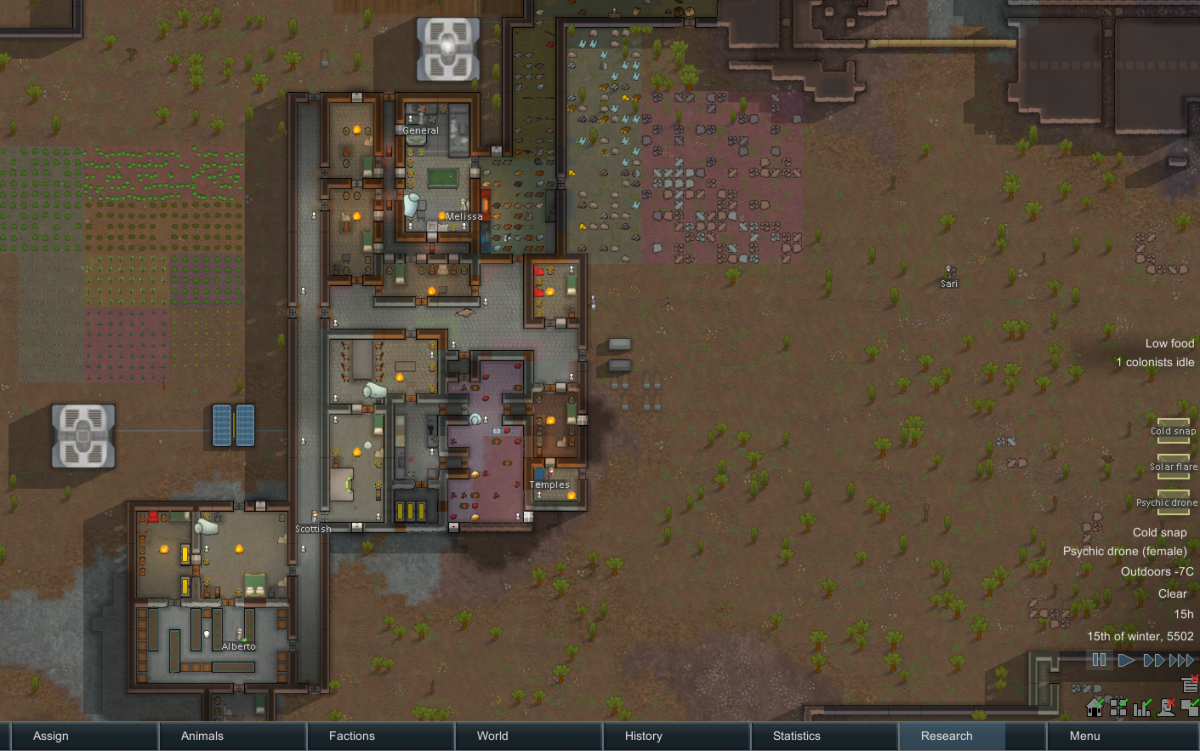Image resolution: width=1200 pixels, height=751 pixels.
Task: Click the colonists idle alert
Action: pos(1155,362)
